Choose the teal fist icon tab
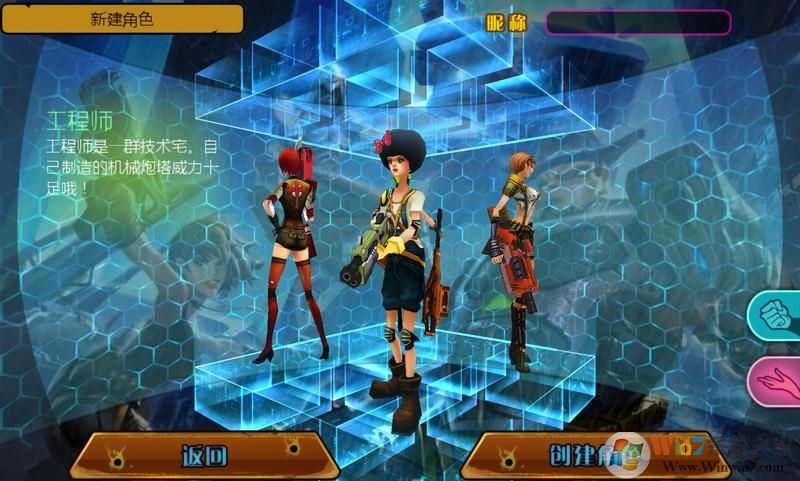The height and width of the screenshot is (481, 800). coord(777,315)
